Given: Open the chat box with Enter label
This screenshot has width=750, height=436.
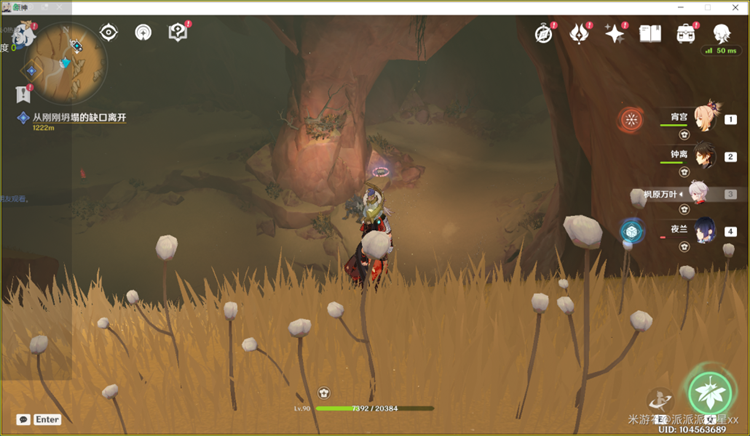Looking at the screenshot, I should coord(38,420).
